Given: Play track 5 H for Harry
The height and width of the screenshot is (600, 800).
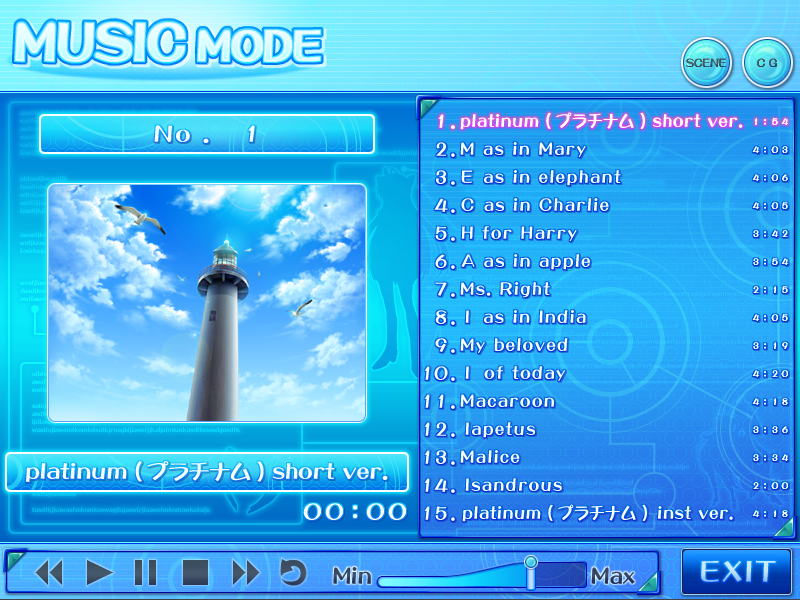Looking at the screenshot, I should pos(506,234).
